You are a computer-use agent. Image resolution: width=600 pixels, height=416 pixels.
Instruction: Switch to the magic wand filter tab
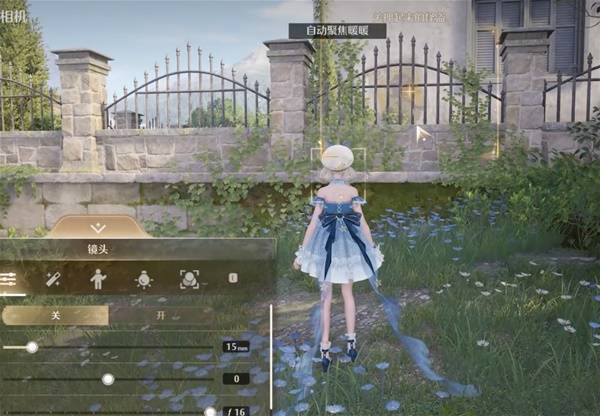coord(53,279)
